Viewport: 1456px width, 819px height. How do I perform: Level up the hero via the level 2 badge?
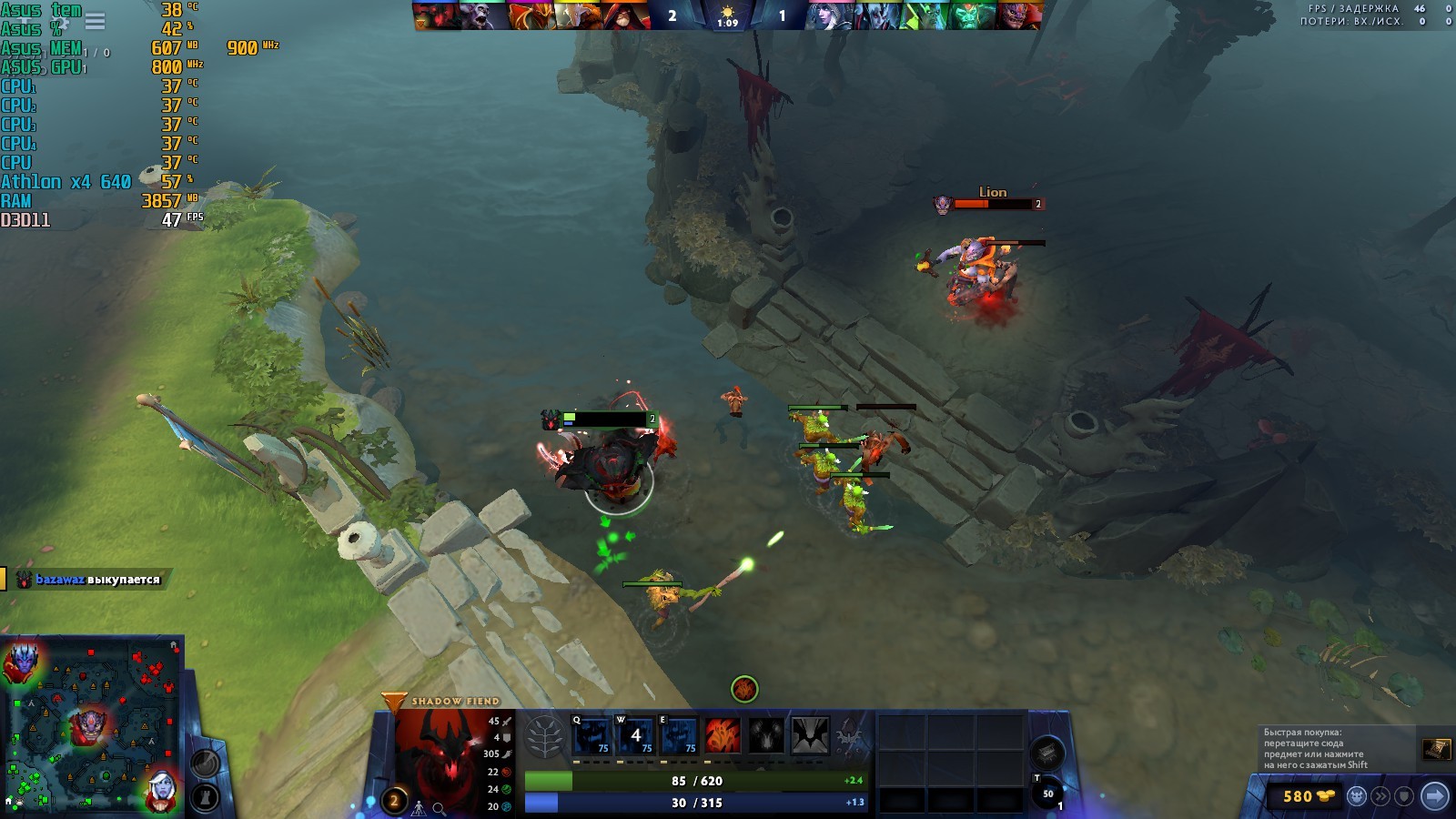[394, 801]
